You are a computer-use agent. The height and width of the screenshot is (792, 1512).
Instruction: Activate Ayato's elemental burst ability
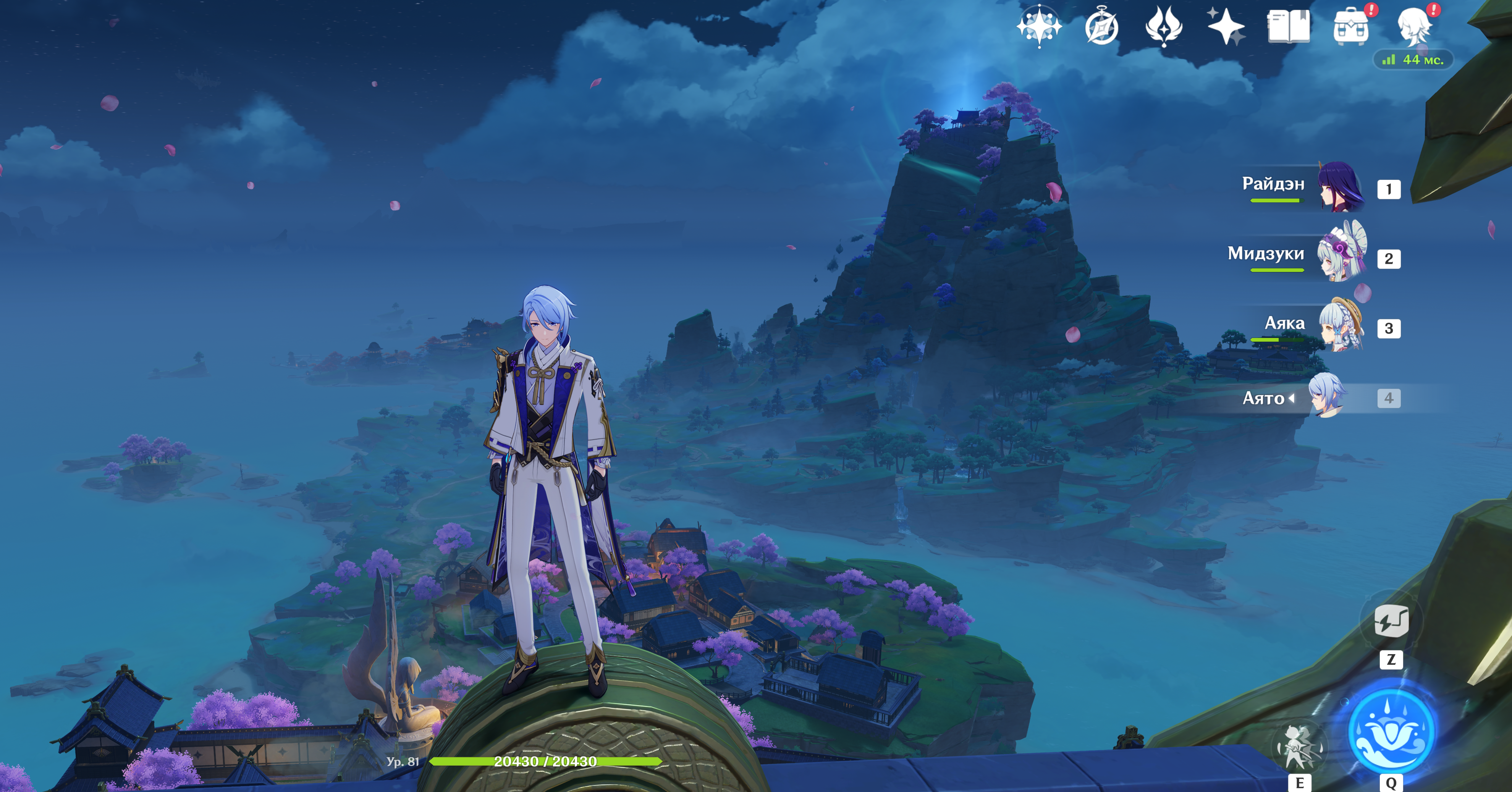(x=1391, y=732)
